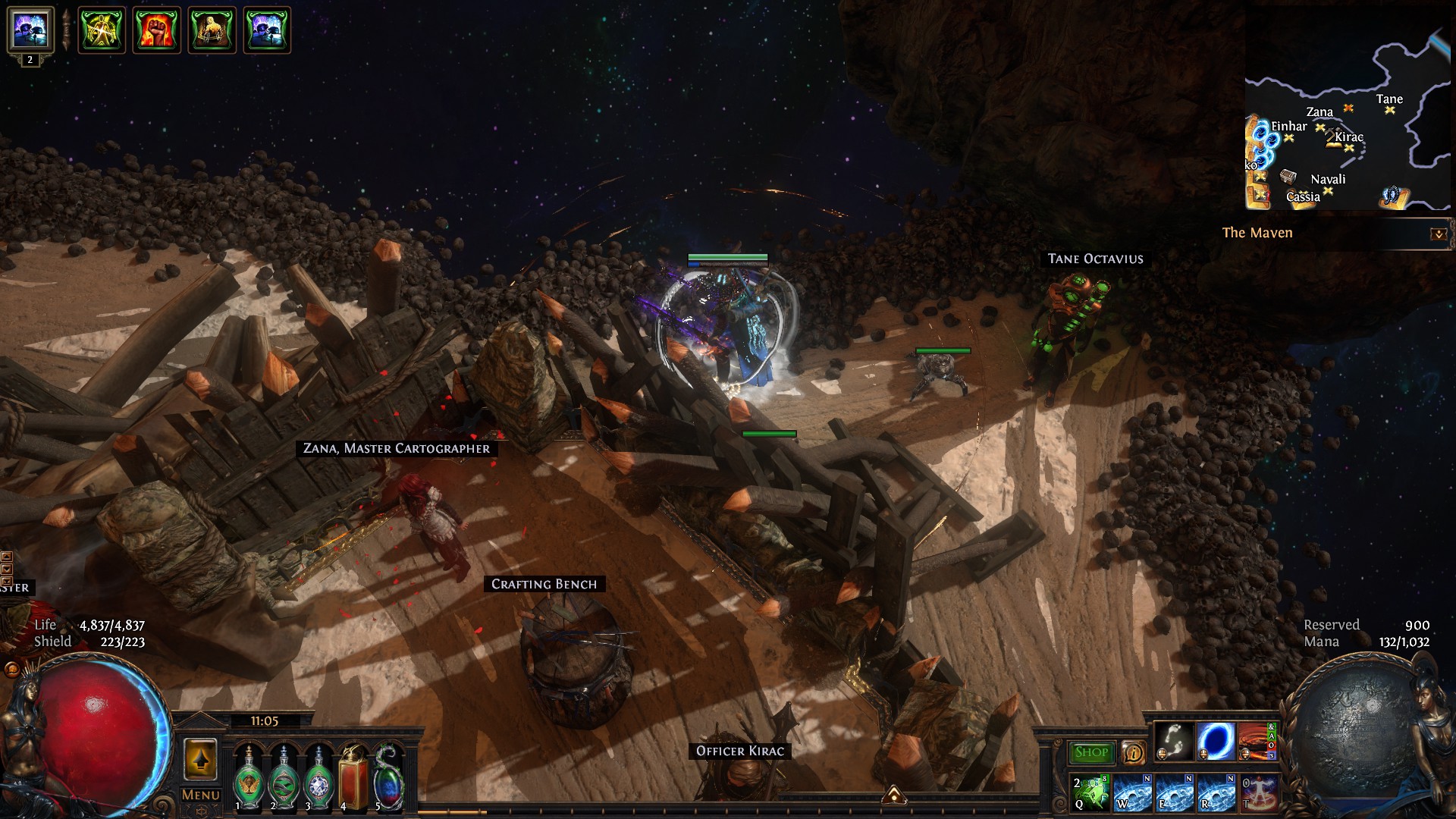
Task: Click the yellow level-up arrow button
Action: click(201, 759)
